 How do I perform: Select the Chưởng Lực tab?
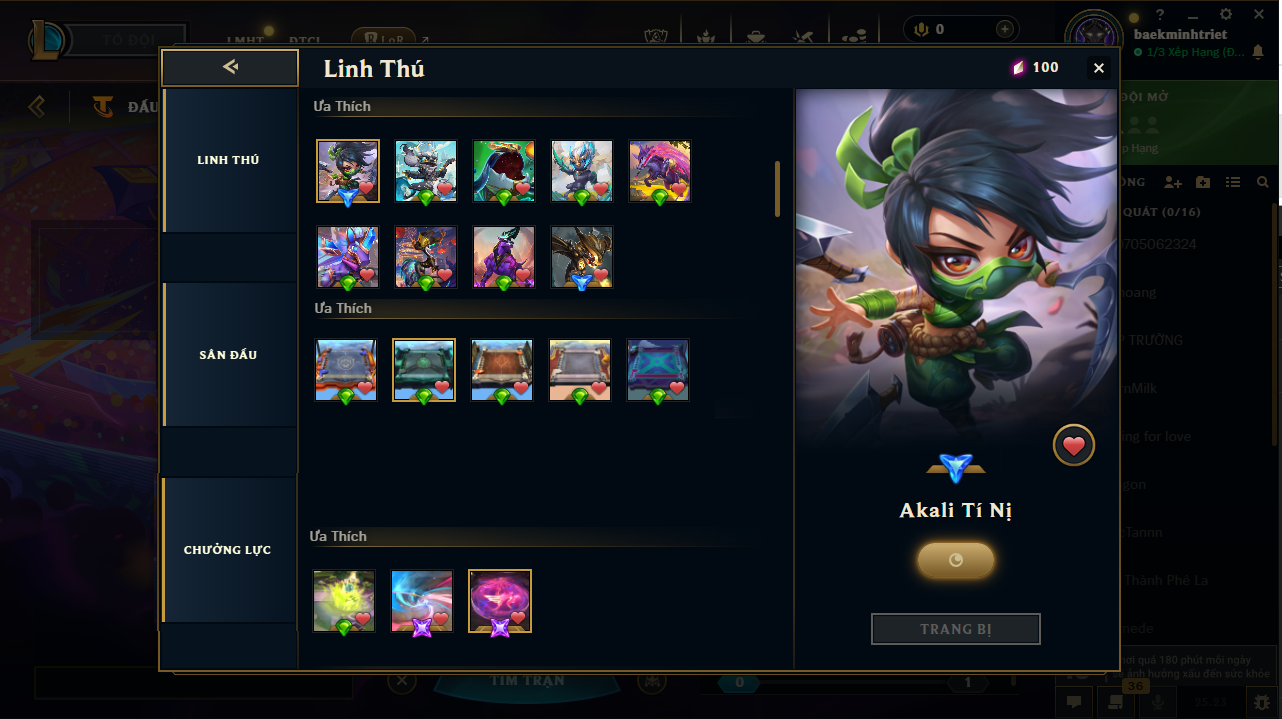228,550
